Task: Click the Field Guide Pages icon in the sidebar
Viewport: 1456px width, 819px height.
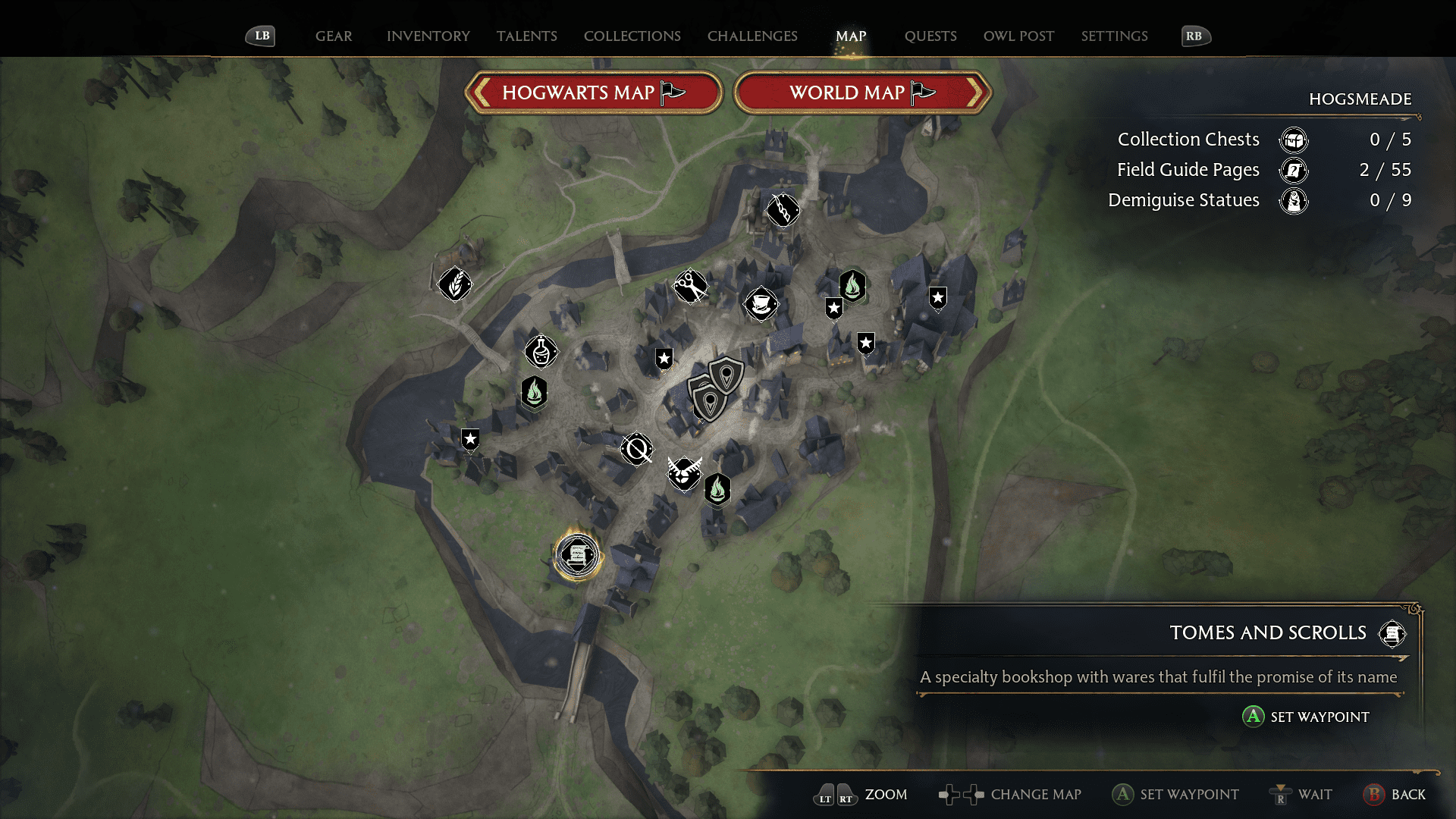Action: tap(1294, 171)
